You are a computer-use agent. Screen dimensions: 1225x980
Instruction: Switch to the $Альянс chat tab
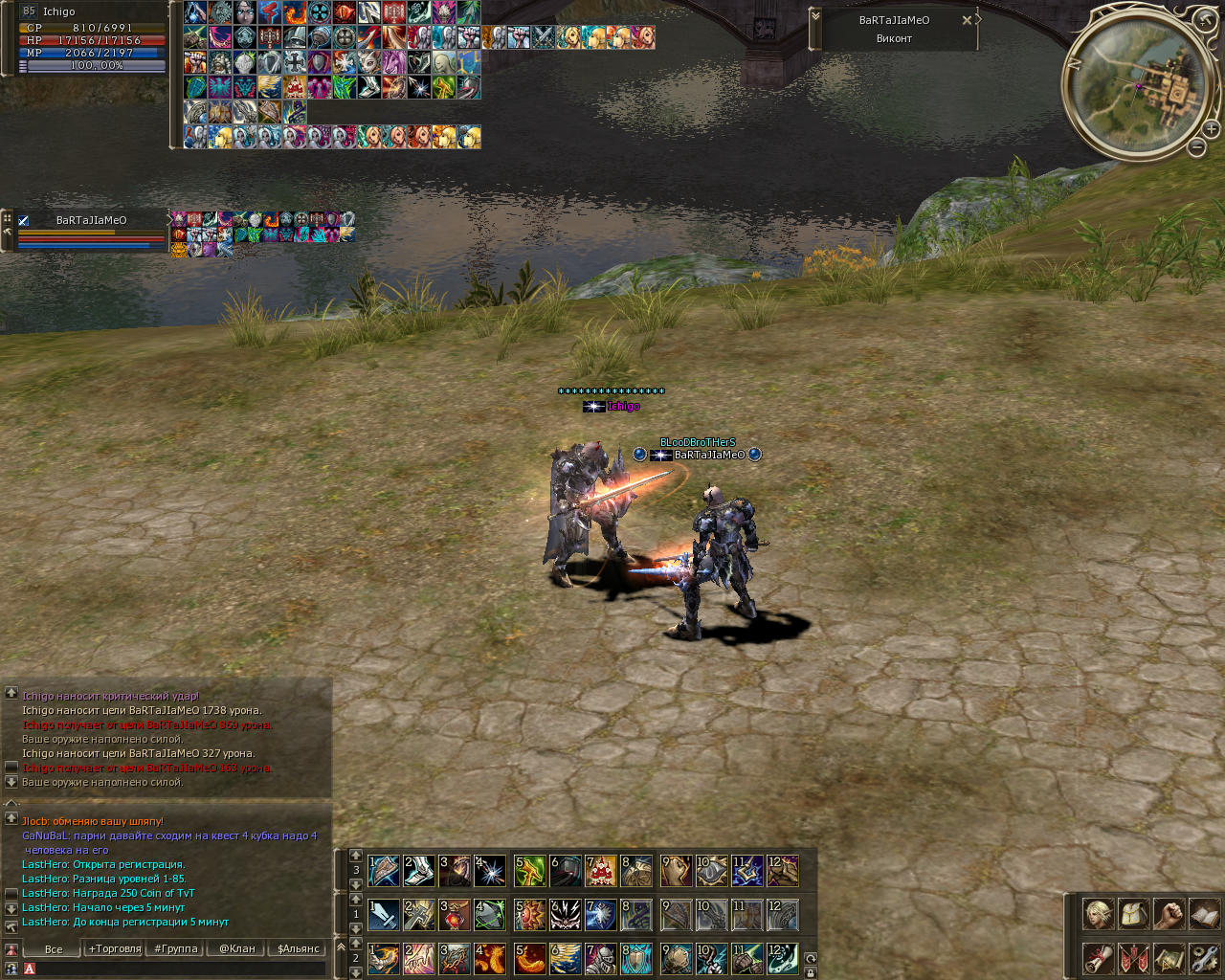tap(299, 948)
